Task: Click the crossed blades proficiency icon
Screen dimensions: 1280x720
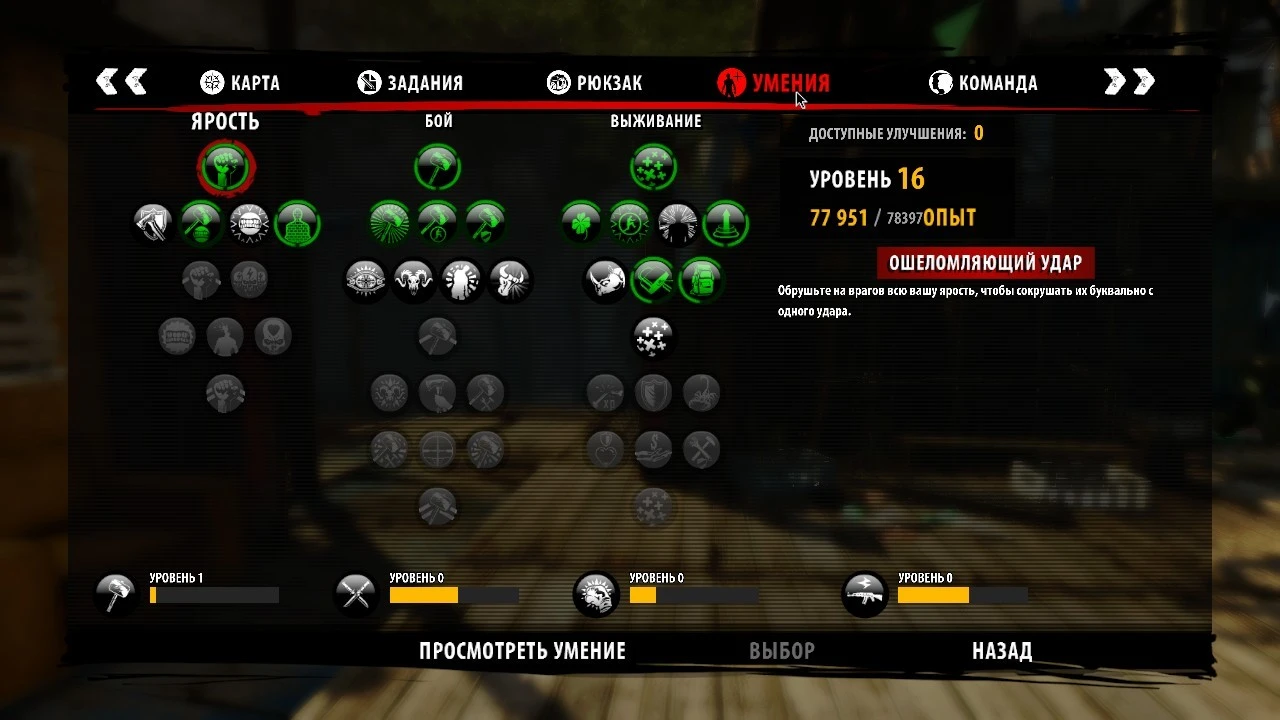Action: [355, 592]
